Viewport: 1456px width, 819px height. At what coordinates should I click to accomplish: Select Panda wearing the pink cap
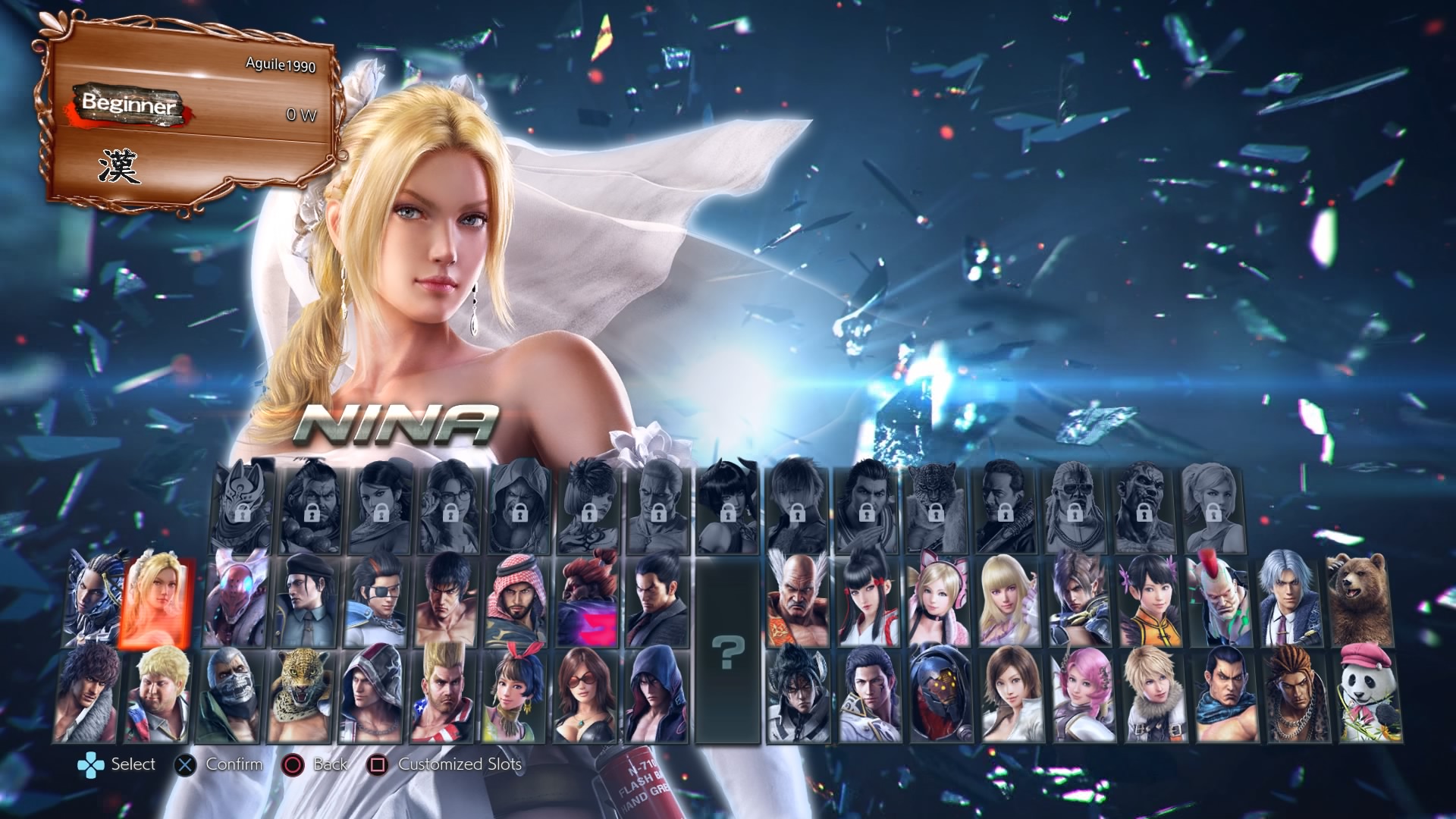point(1370,694)
